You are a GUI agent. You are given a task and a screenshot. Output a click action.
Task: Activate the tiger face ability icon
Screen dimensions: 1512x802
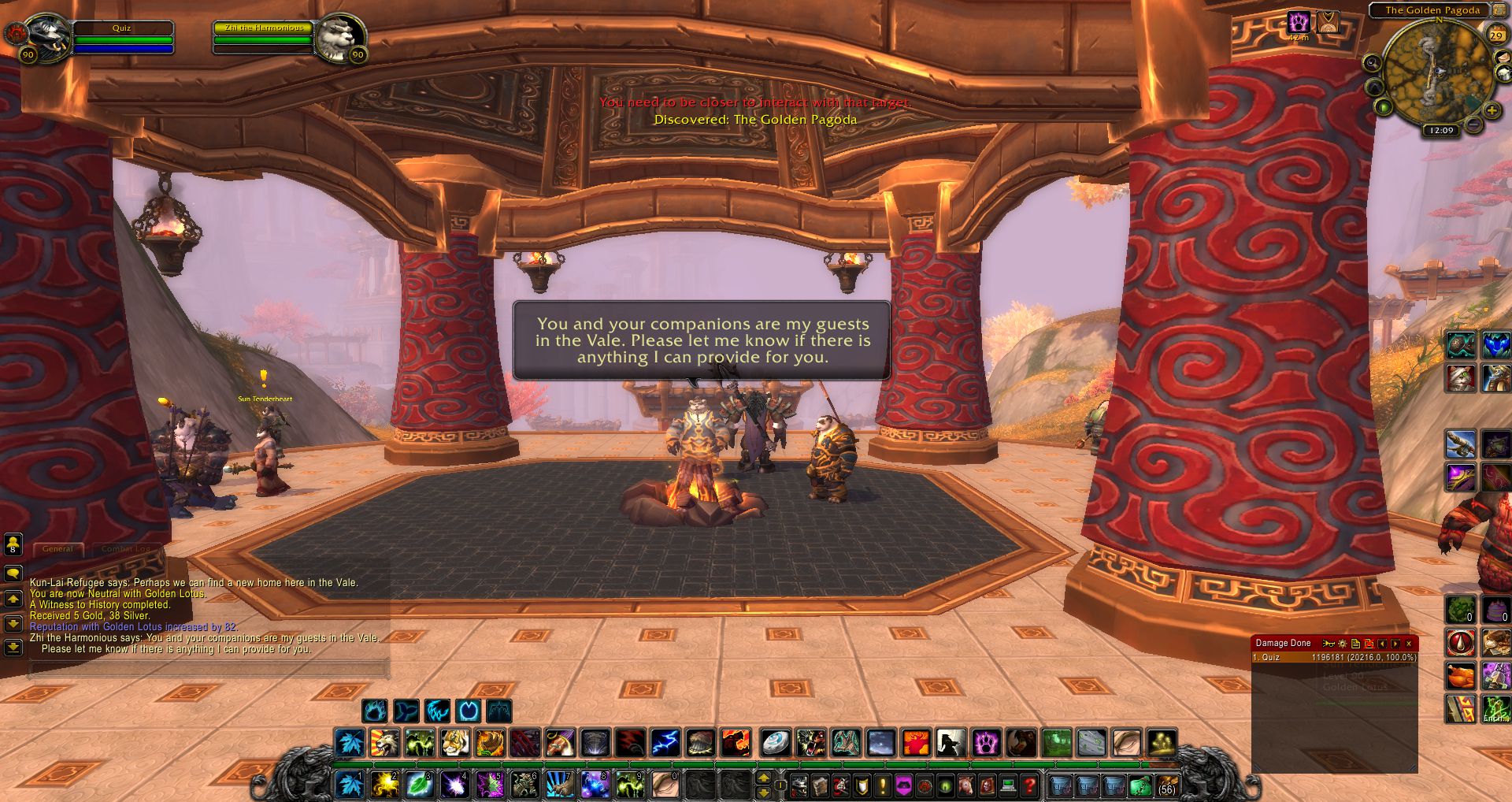[x=454, y=742]
